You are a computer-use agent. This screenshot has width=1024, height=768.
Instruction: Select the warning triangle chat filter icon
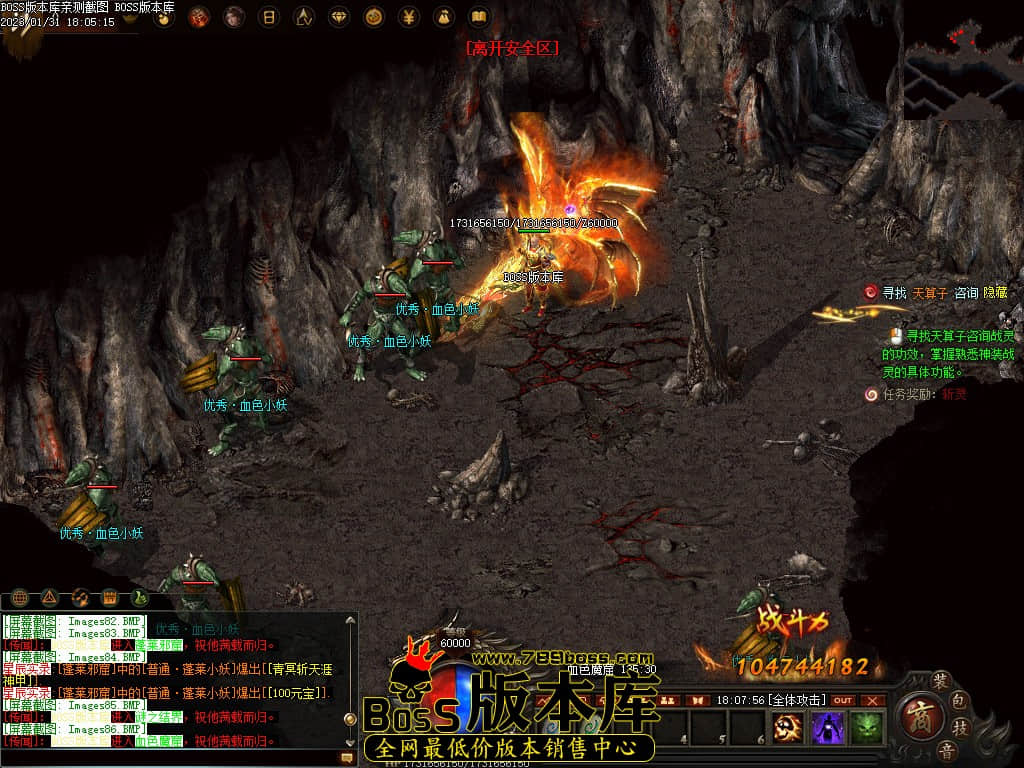[x=50, y=598]
